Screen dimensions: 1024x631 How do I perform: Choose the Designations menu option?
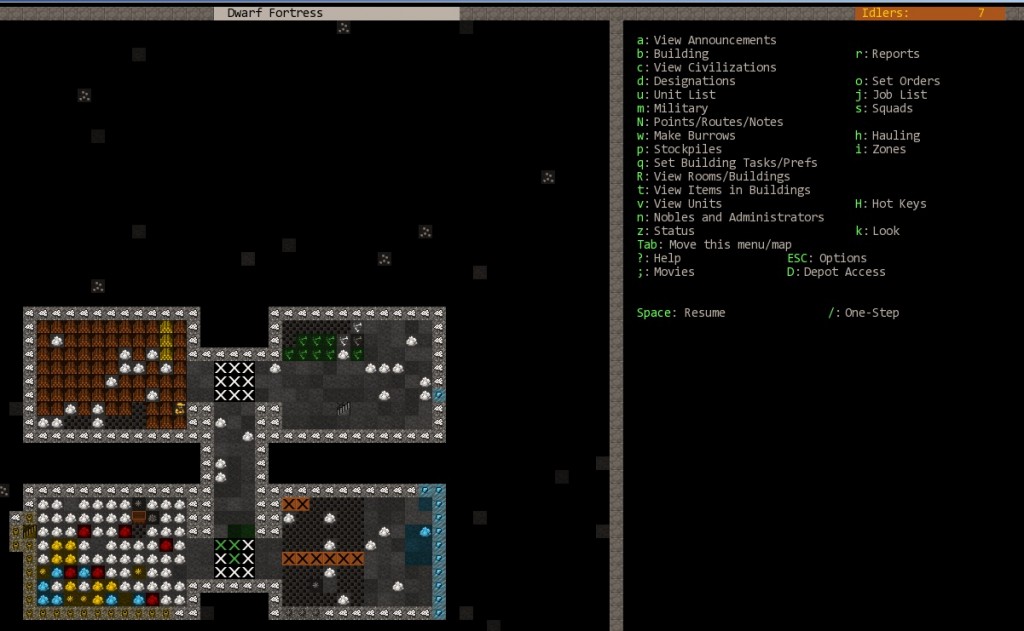pyautogui.click(x=694, y=81)
